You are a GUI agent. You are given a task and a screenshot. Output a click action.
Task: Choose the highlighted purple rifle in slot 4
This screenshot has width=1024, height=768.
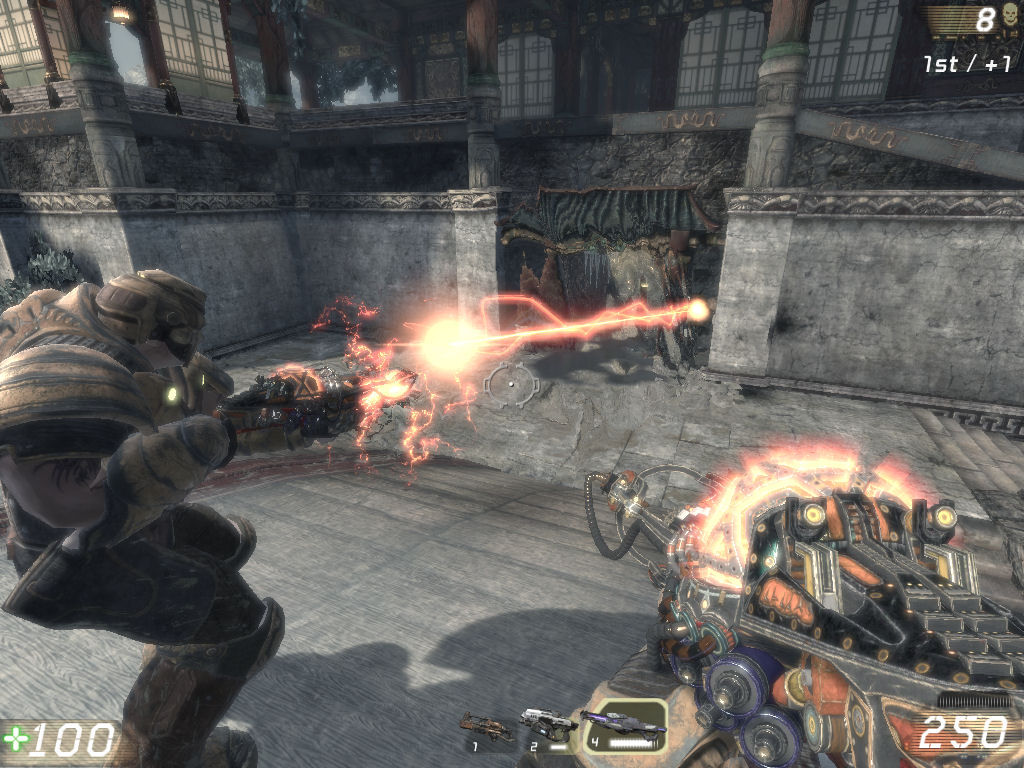tap(622, 723)
